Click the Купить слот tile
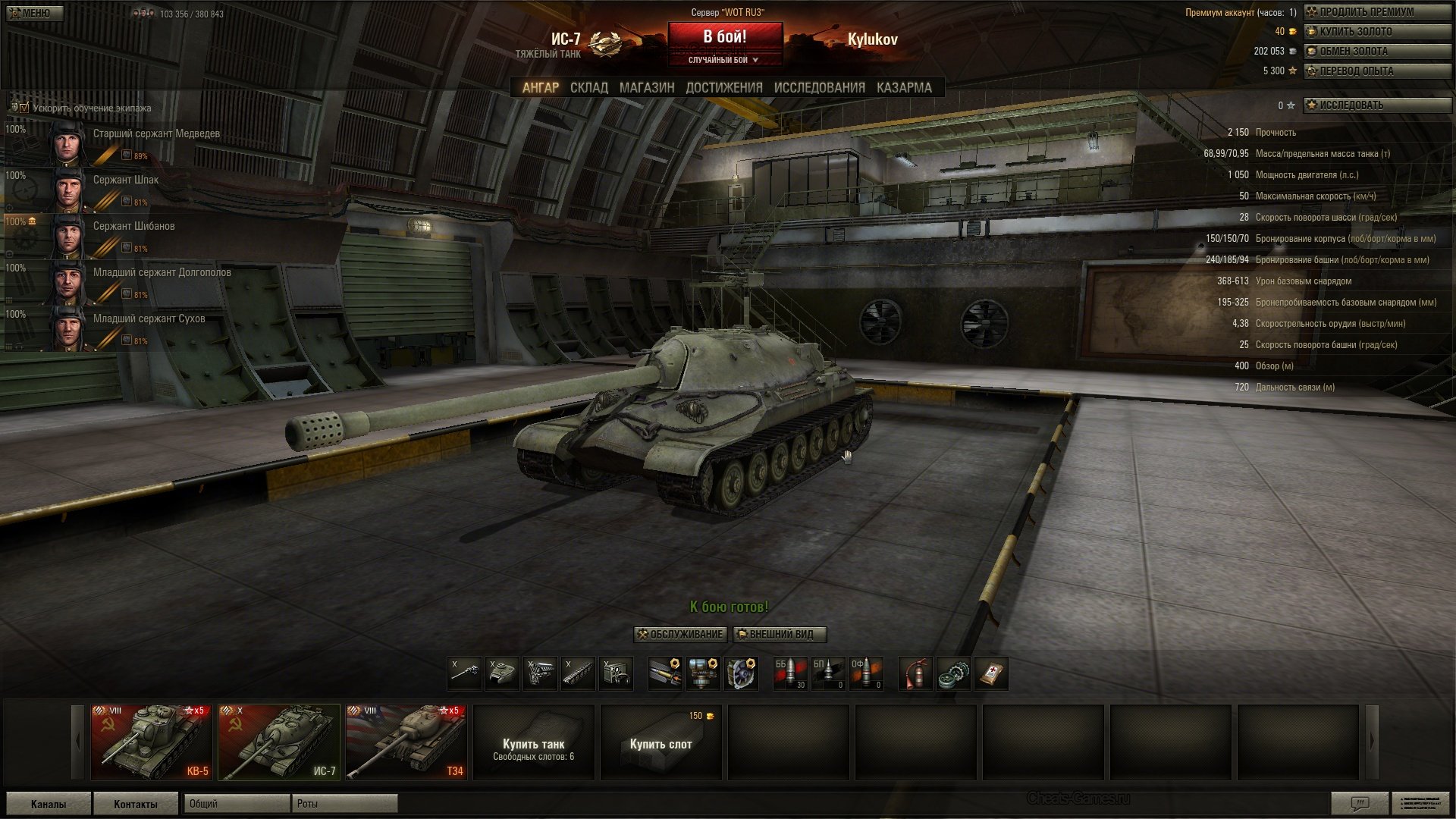The width and height of the screenshot is (1456, 819). click(661, 743)
